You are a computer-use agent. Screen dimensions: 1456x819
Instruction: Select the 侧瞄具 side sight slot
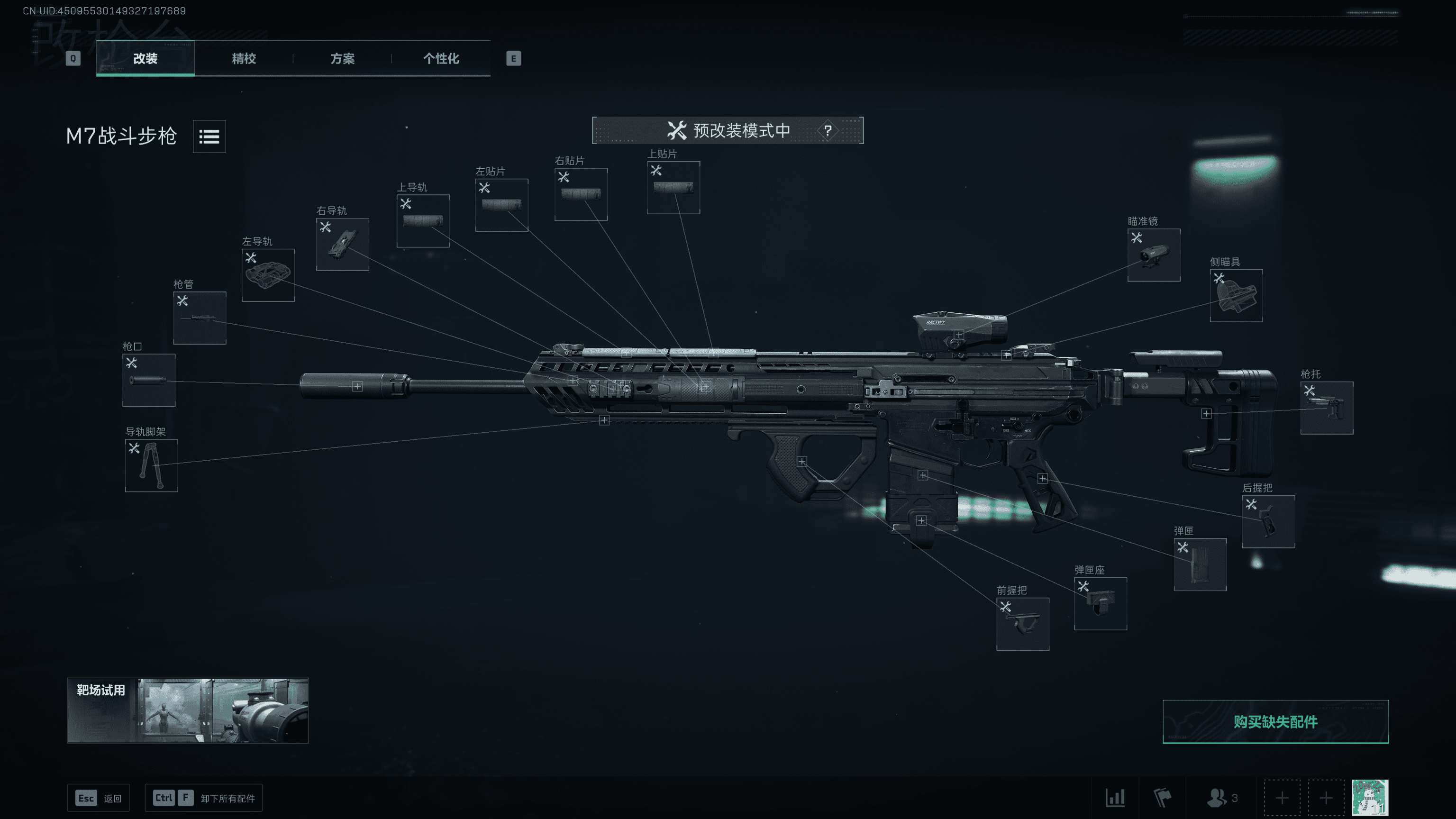pos(1236,296)
